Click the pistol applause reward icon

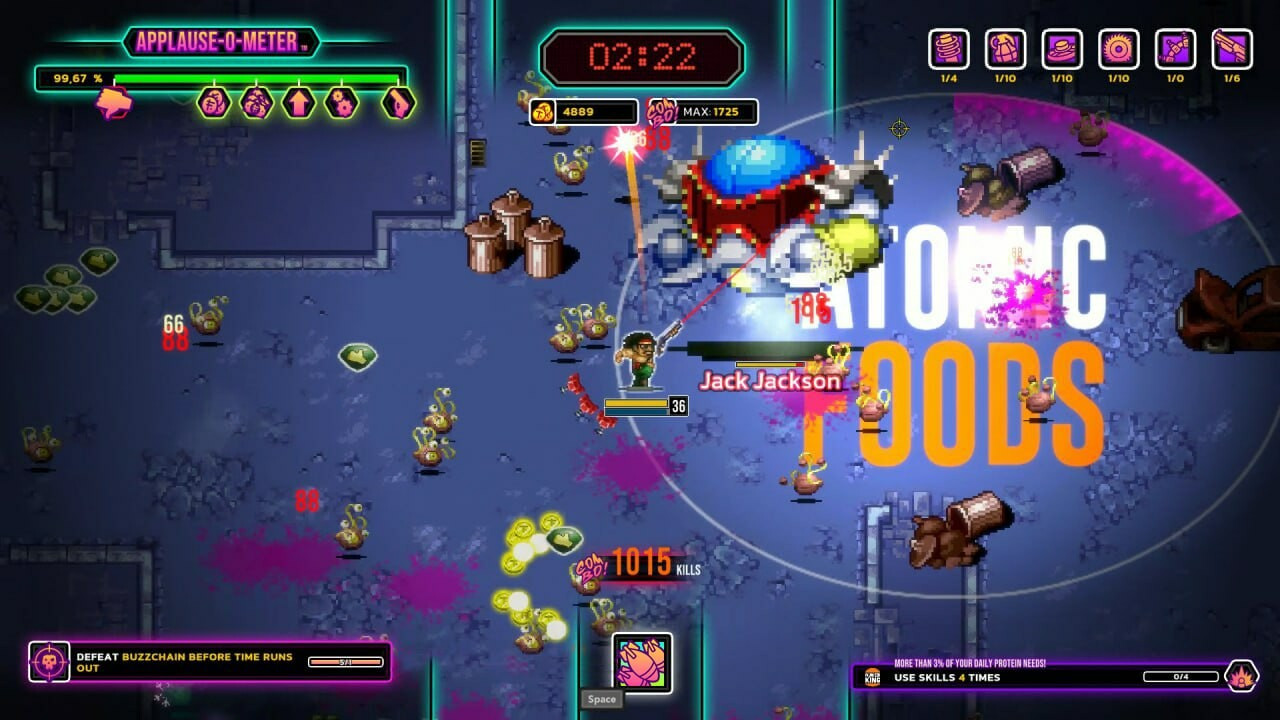[x=398, y=102]
